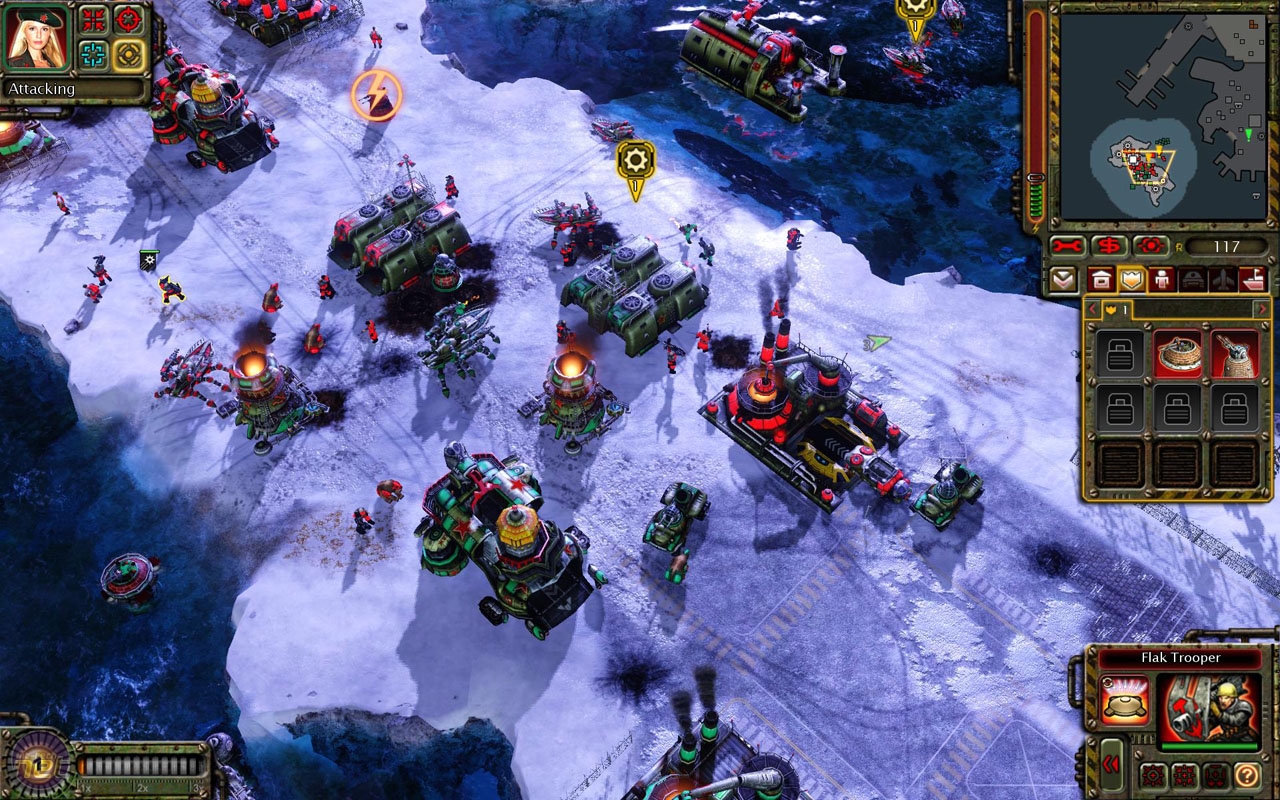Use the Flak Trooper's Magnetic Mine ability
The image size is (1280, 800).
(1126, 700)
